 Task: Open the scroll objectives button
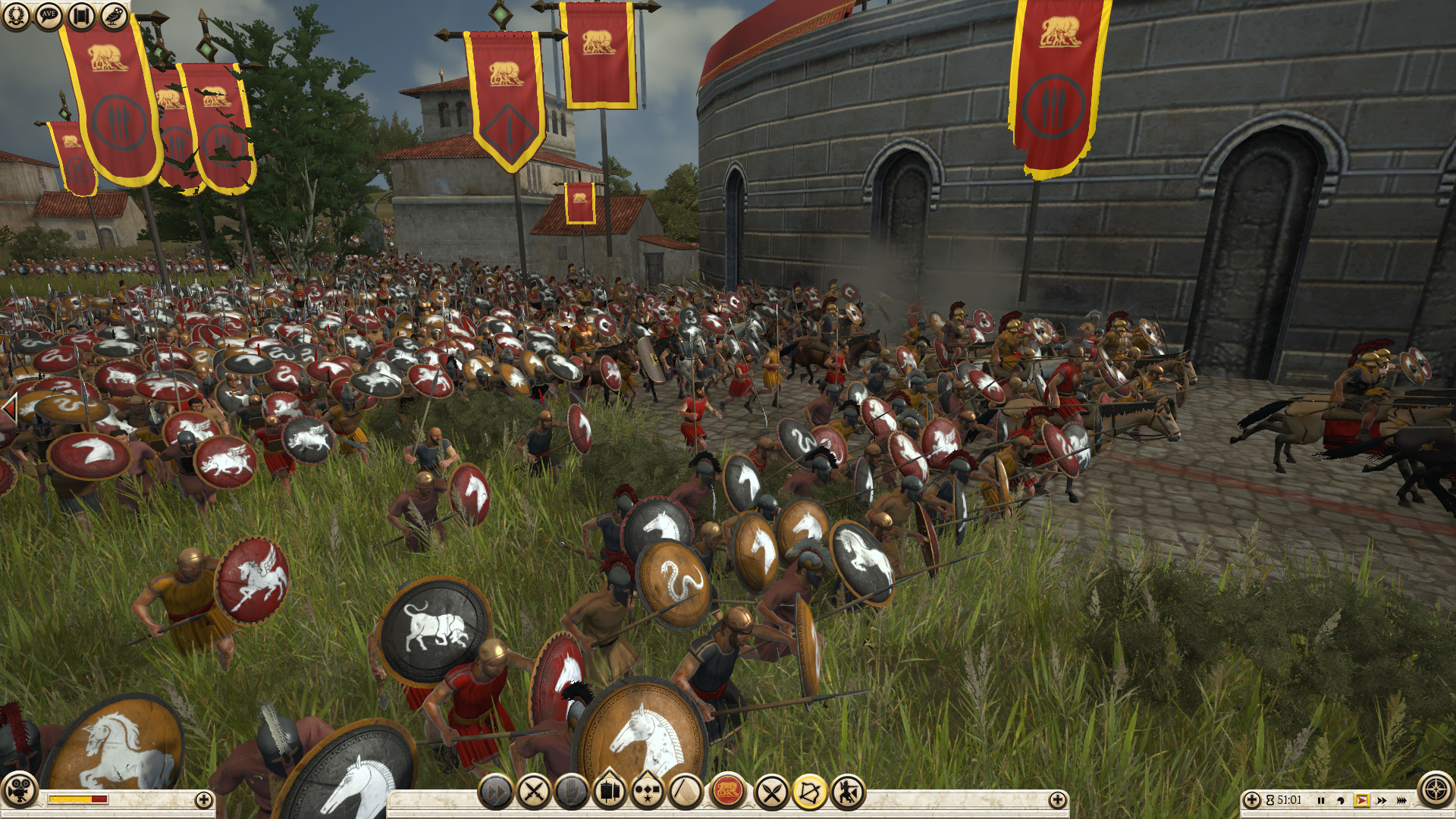coord(81,15)
